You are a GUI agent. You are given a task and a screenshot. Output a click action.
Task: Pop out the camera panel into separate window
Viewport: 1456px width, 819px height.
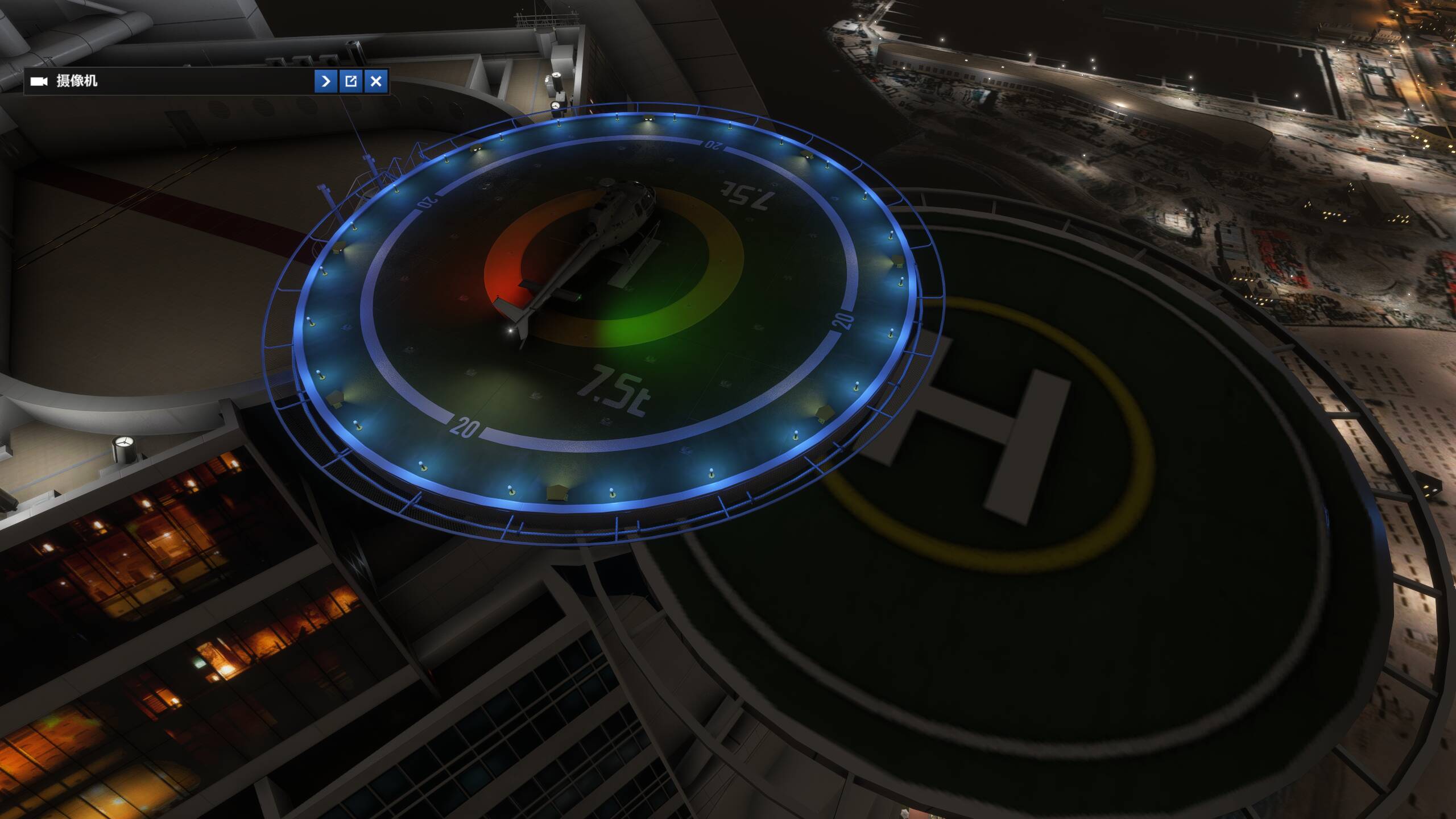pyautogui.click(x=351, y=82)
